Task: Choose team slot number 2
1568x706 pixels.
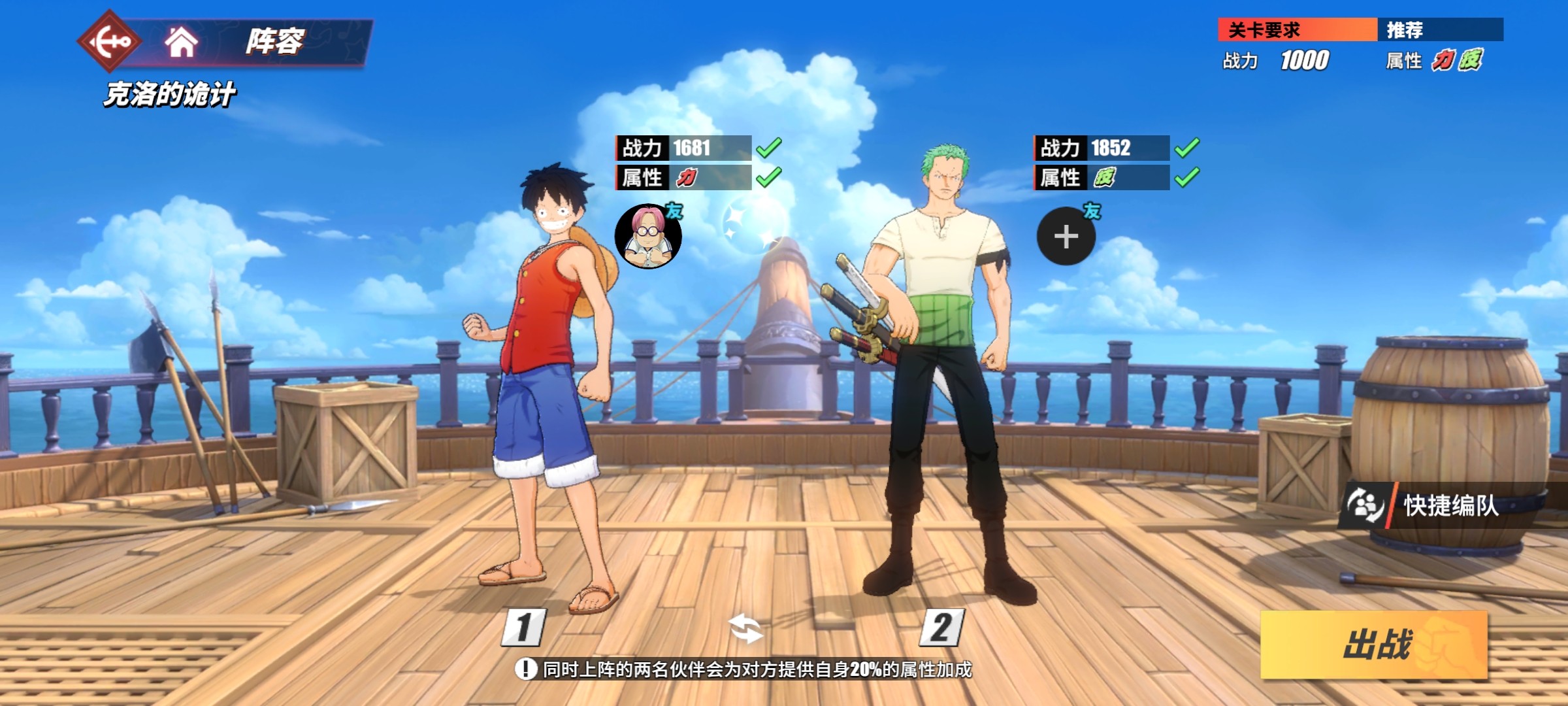Action: [941, 628]
